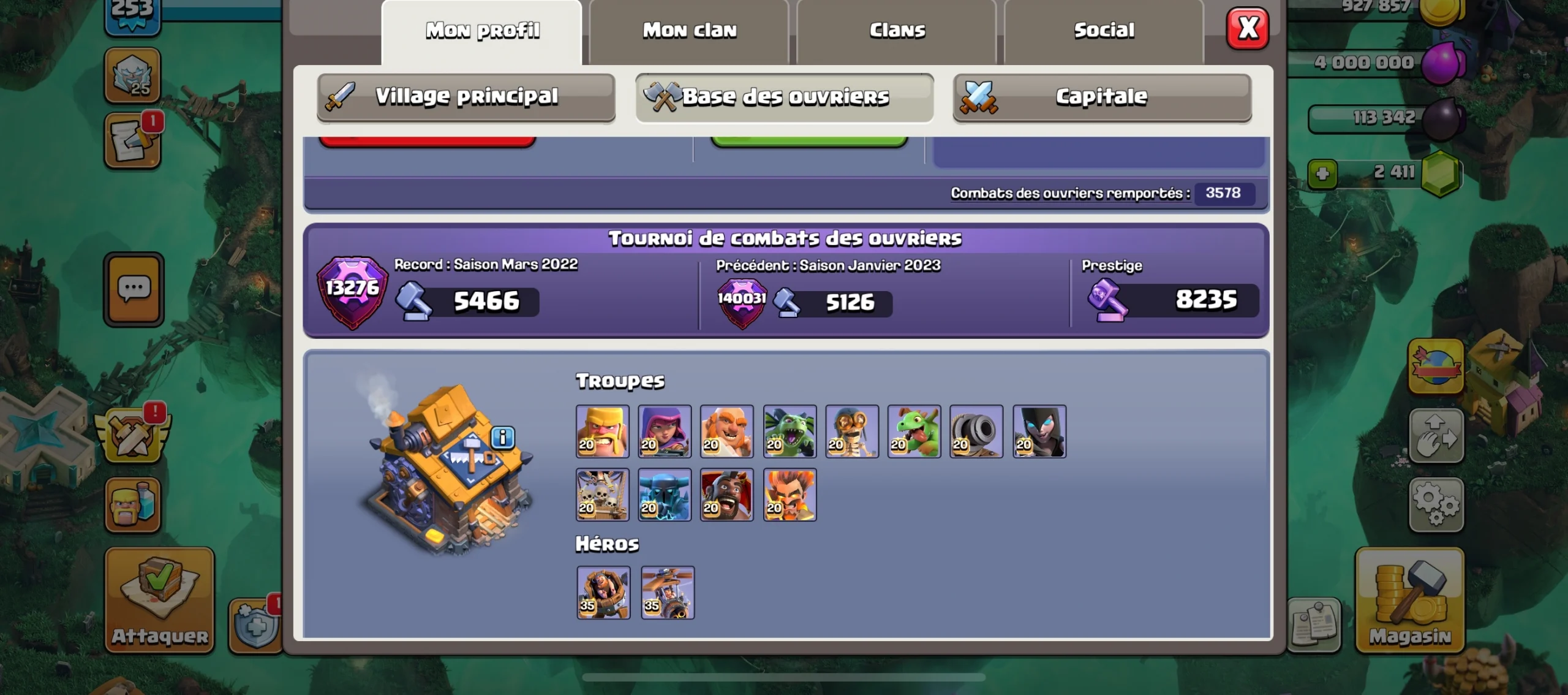Select the Boxer Giant troop icon
The height and width of the screenshot is (695, 1568).
(x=728, y=432)
